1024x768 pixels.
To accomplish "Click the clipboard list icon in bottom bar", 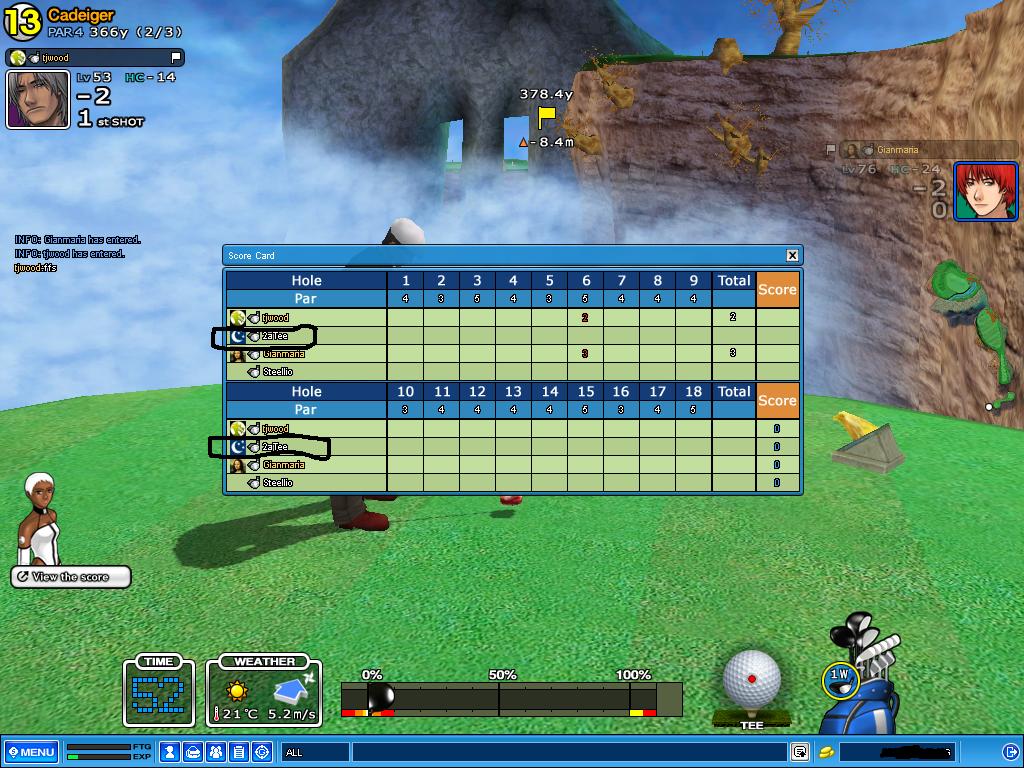I will (x=239, y=752).
